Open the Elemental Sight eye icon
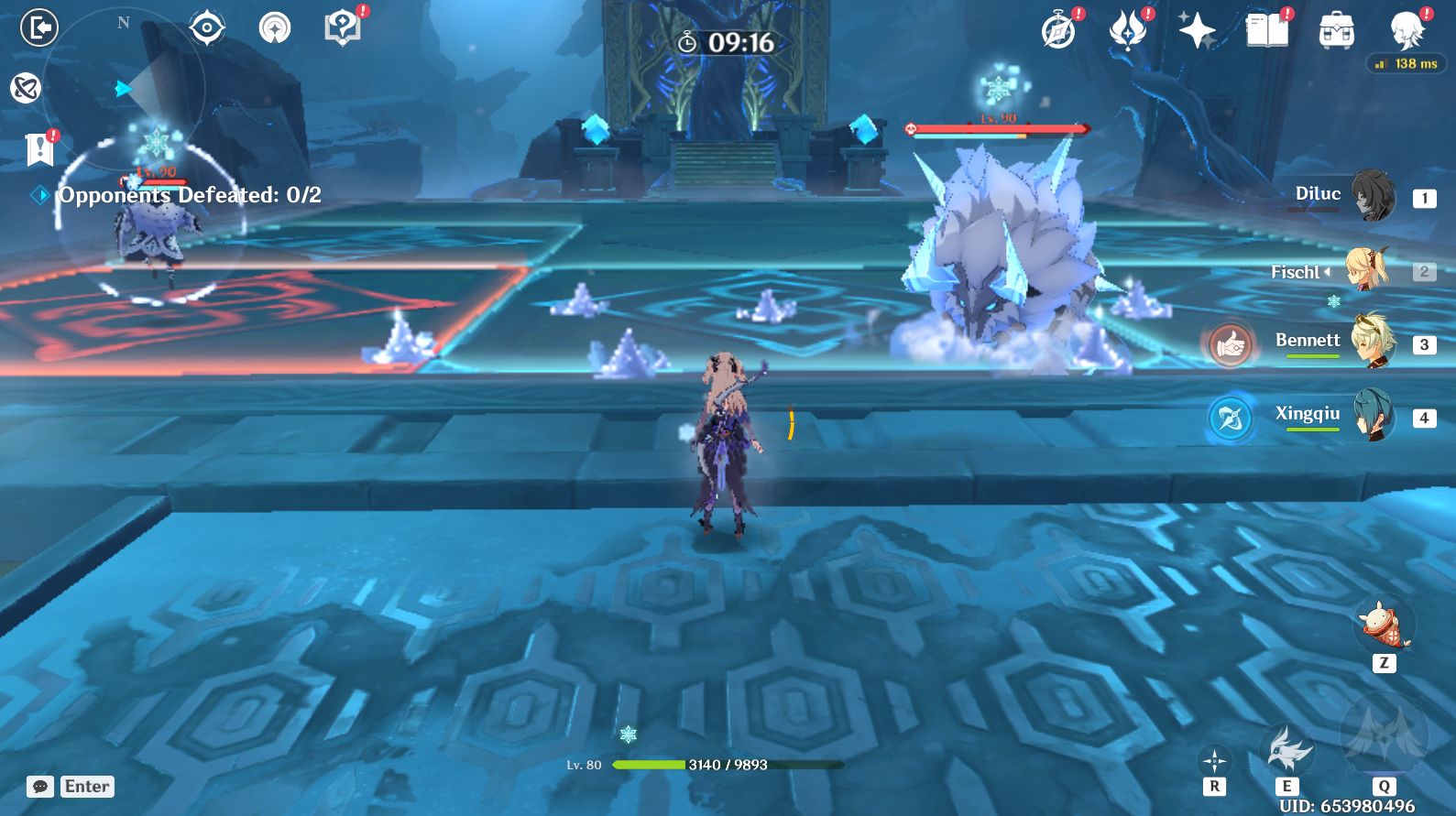This screenshot has height=816, width=1456. (209, 27)
